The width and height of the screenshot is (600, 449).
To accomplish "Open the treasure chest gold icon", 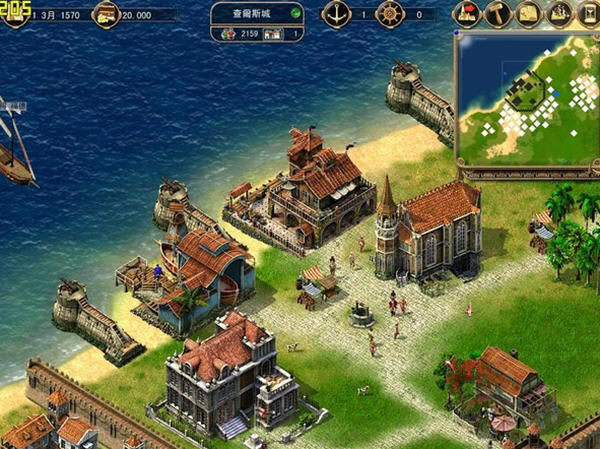I will [x=105, y=14].
